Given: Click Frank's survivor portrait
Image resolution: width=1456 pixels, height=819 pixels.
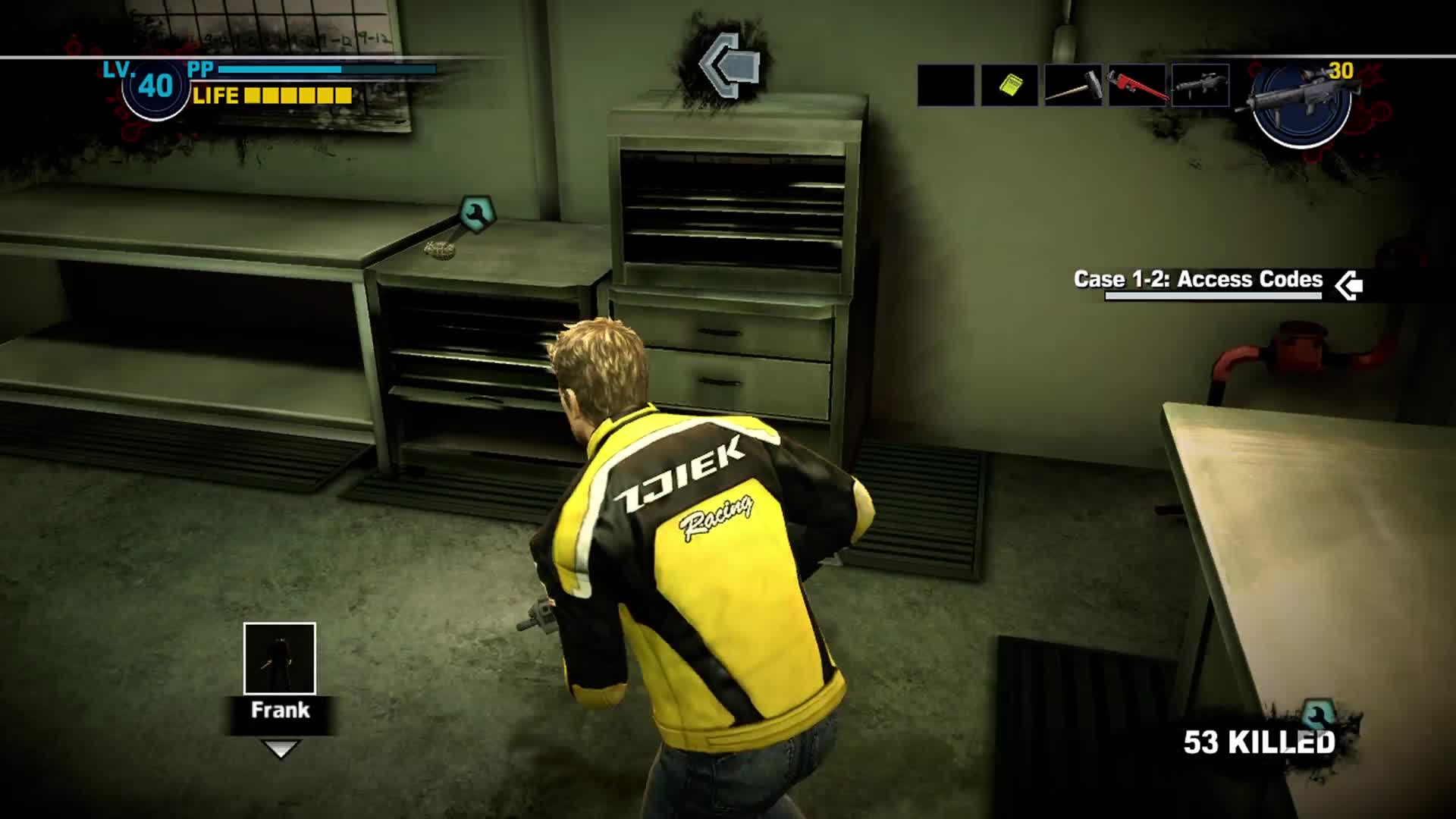Looking at the screenshot, I should click(x=280, y=658).
